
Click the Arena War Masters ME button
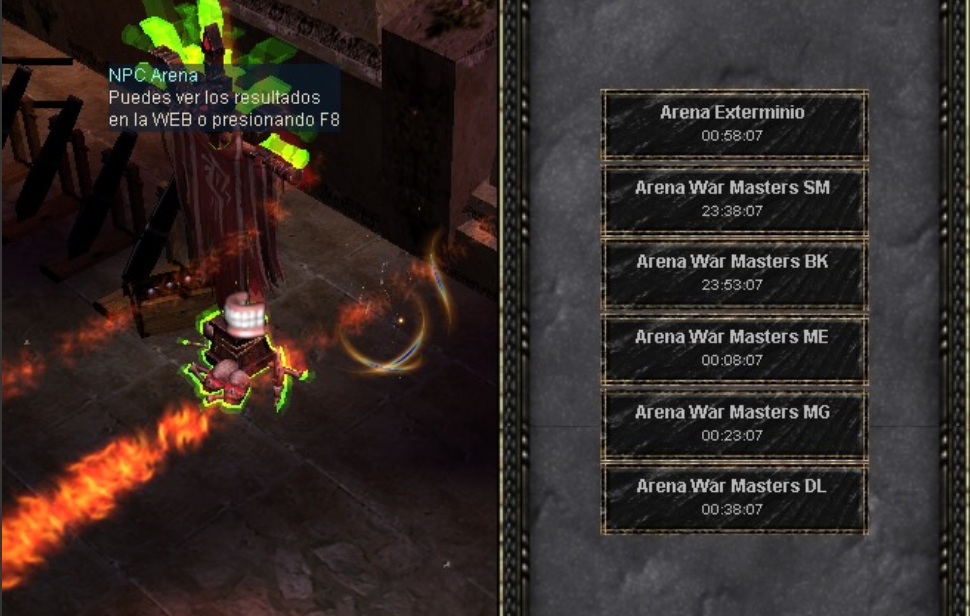point(733,348)
